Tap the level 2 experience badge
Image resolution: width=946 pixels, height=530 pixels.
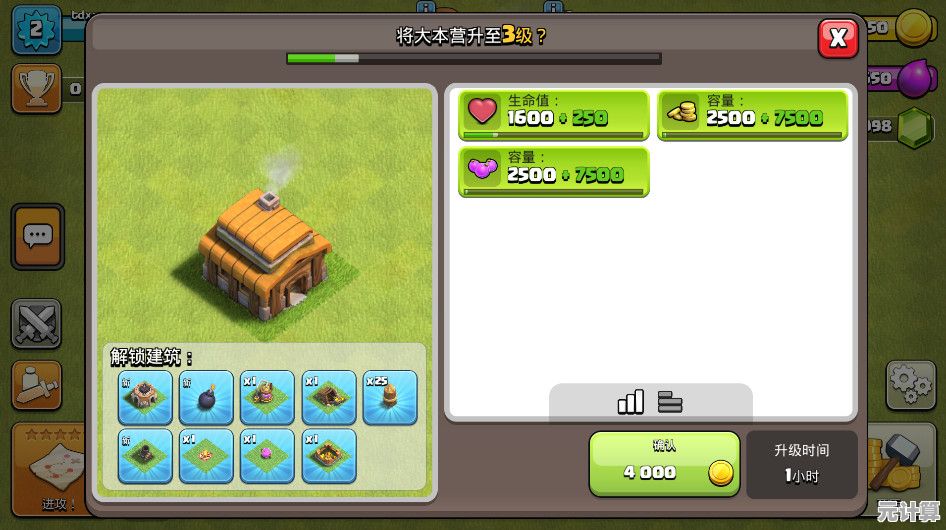pos(34,29)
